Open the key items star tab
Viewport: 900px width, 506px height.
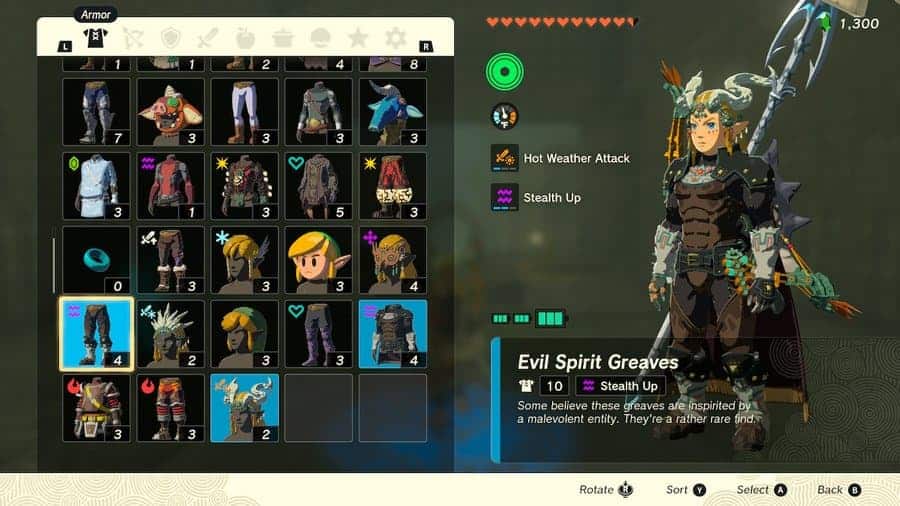pyautogui.click(x=358, y=39)
